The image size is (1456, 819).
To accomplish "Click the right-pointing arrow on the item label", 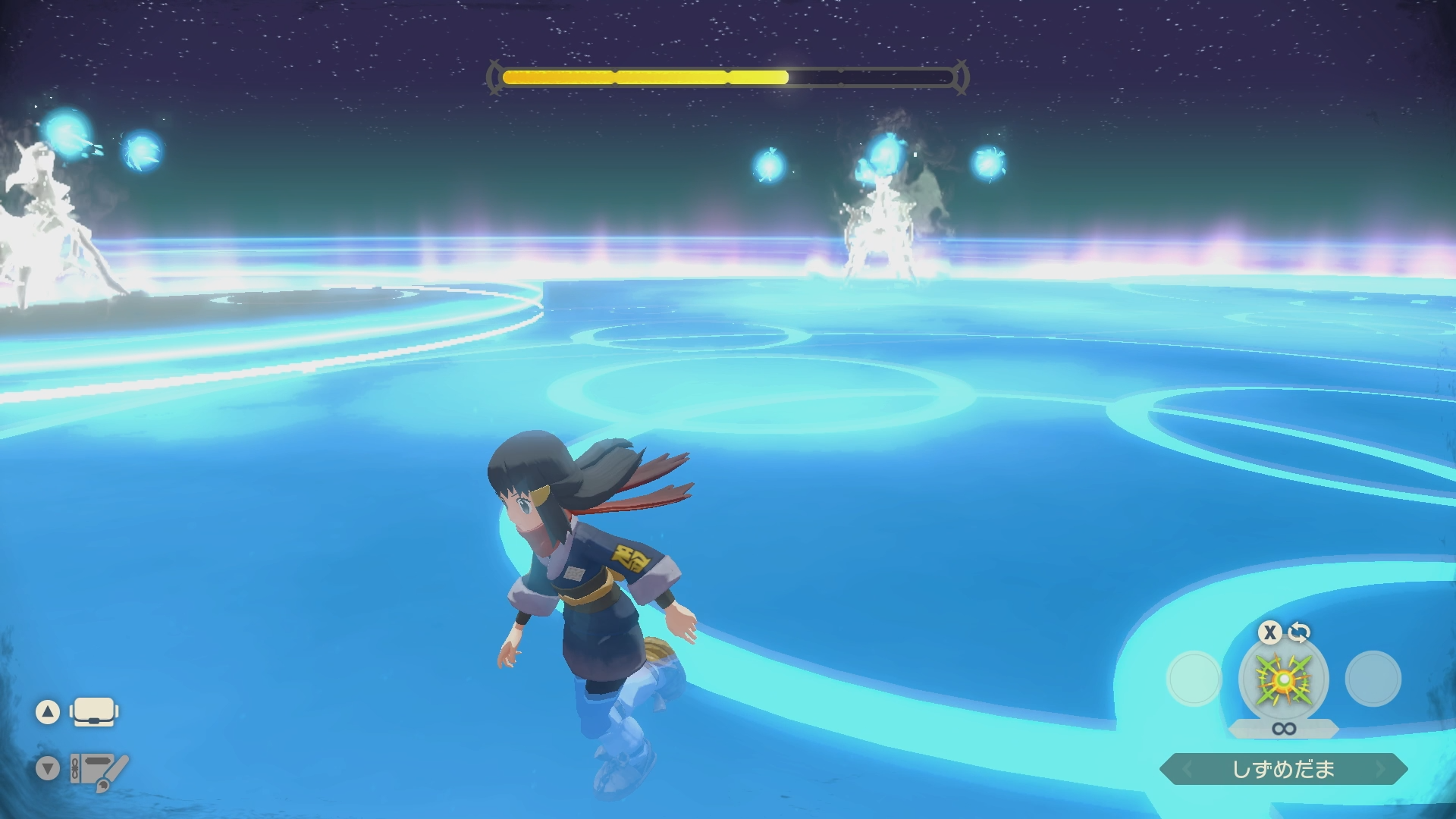I will pos(1380,770).
